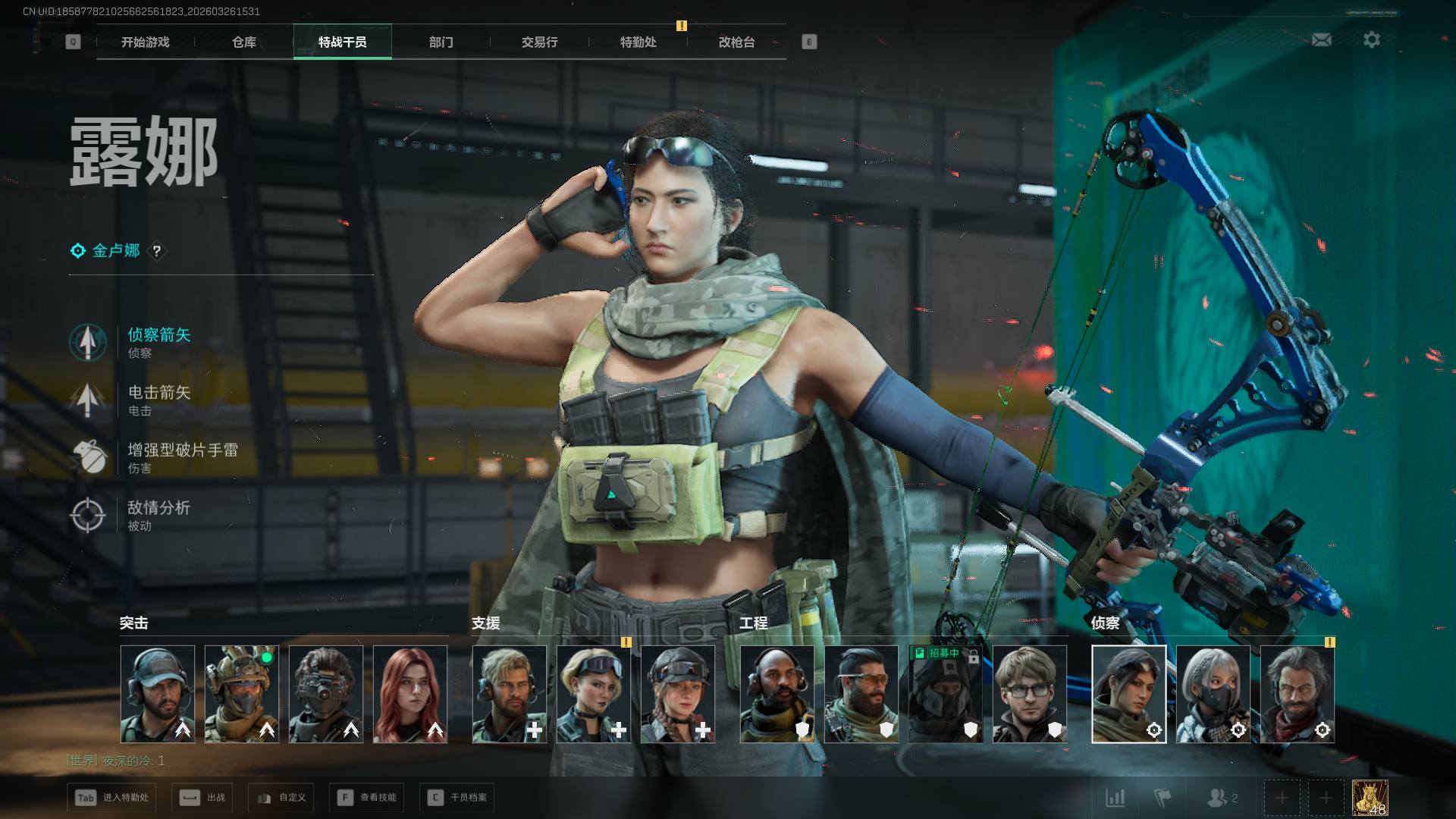Select the locked 招募中 operator portrait

tap(946, 694)
